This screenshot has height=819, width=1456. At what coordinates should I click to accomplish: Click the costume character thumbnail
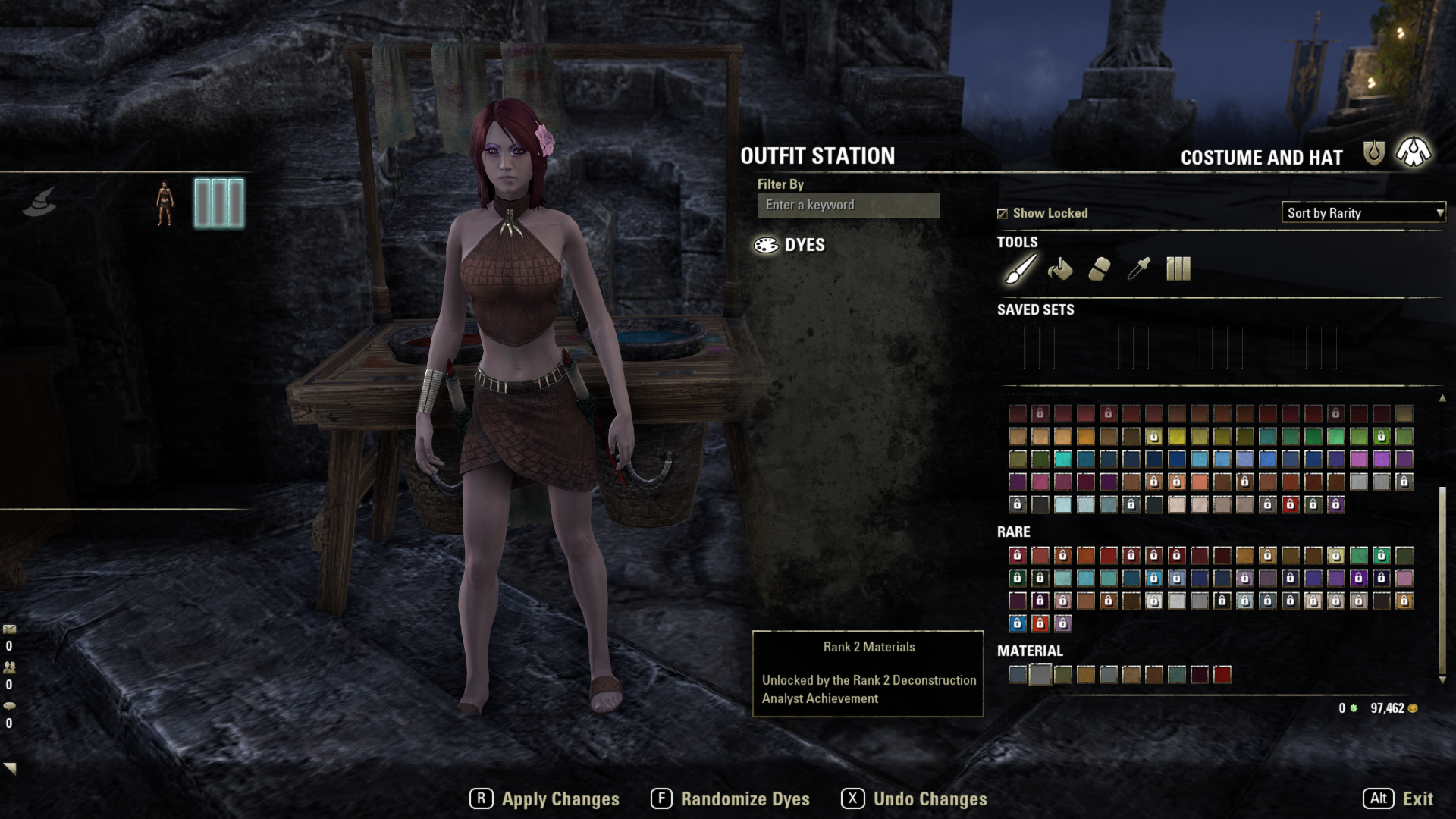(165, 203)
